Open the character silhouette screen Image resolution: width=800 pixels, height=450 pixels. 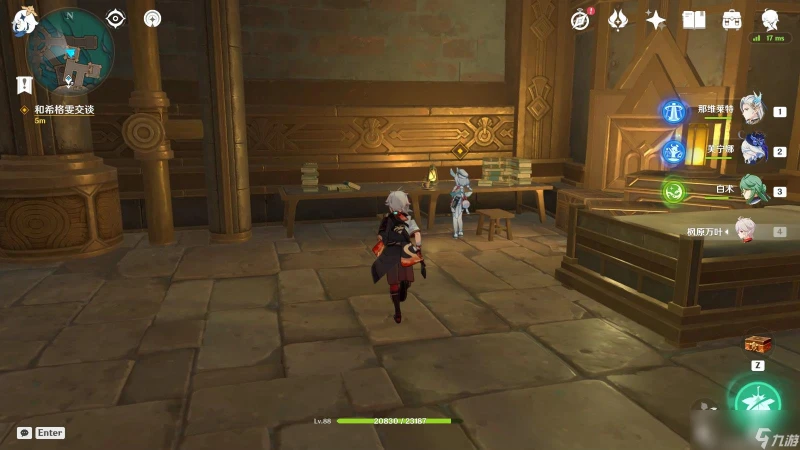coord(771,19)
